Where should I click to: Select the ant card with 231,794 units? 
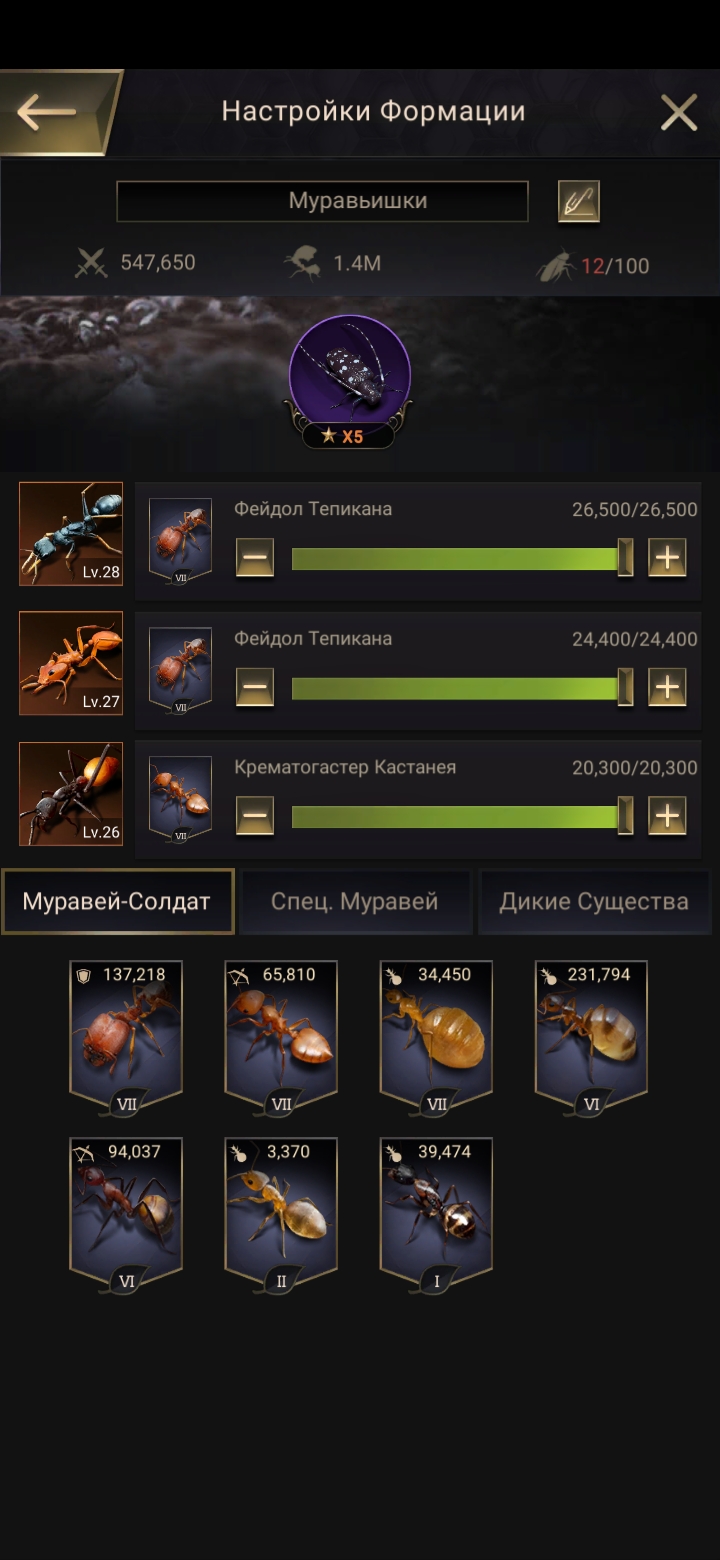point(591,1033)
